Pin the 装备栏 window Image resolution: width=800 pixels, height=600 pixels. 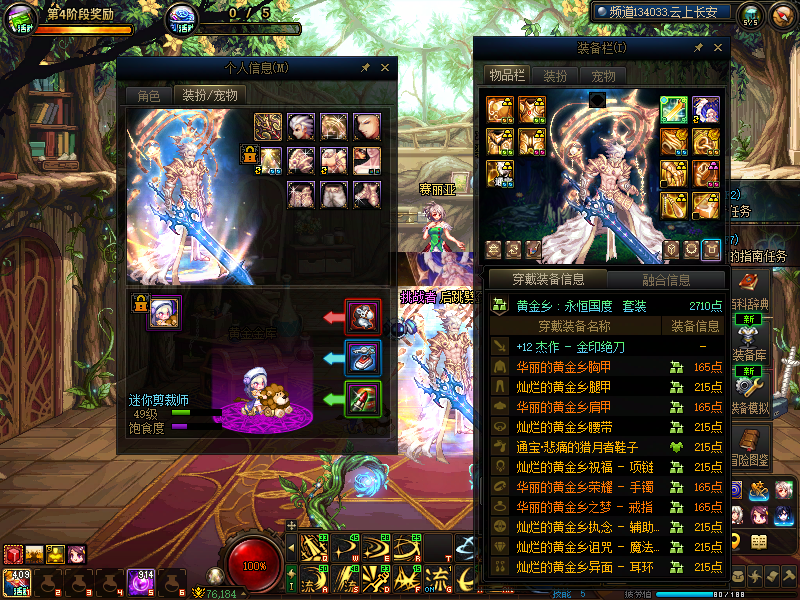coord(697,47)
